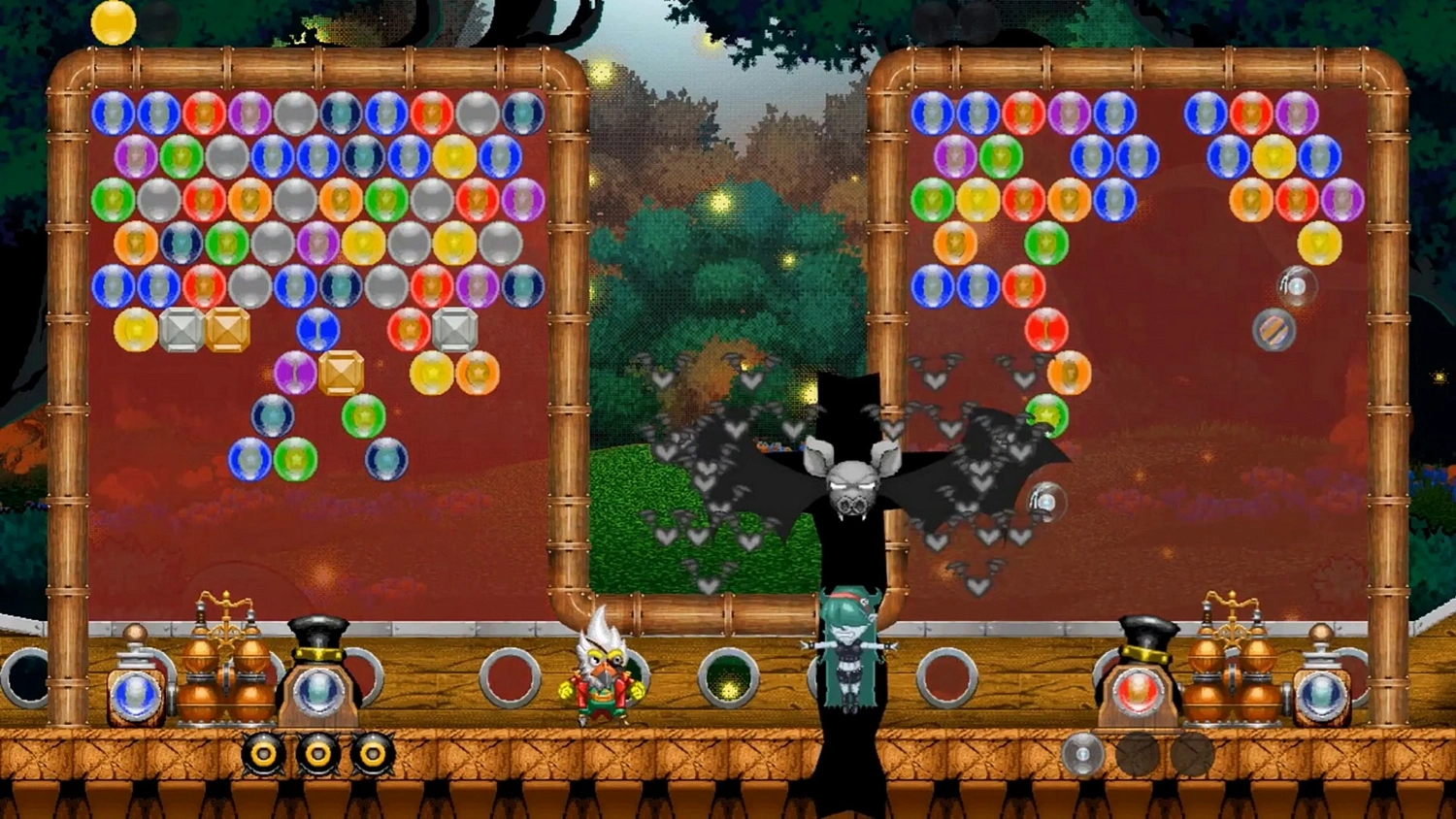
Task: Expand the right brewing kettles with scales
Action: coord(1233,670)
